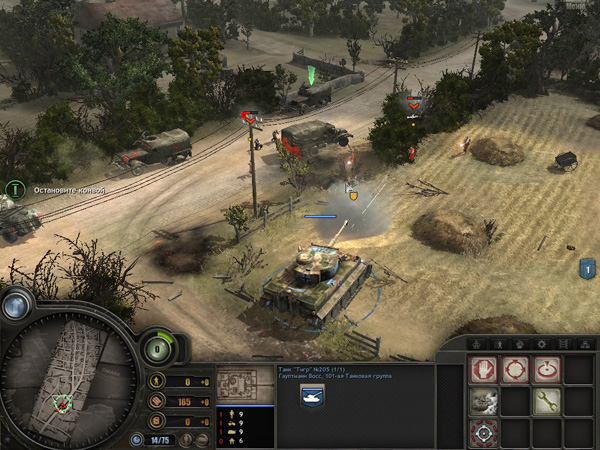Select the red ground-target command icon
600x450 pixels.
(547, 371)
